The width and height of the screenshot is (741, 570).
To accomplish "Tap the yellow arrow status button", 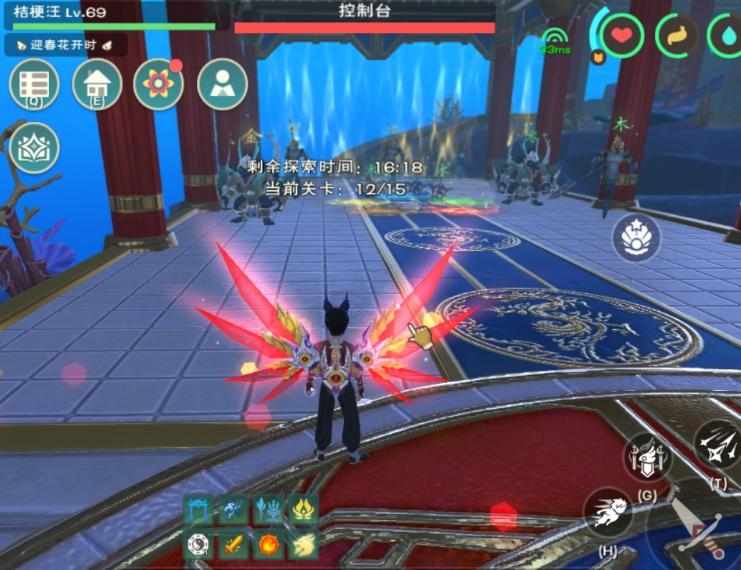I will click(x=677, y=36).
